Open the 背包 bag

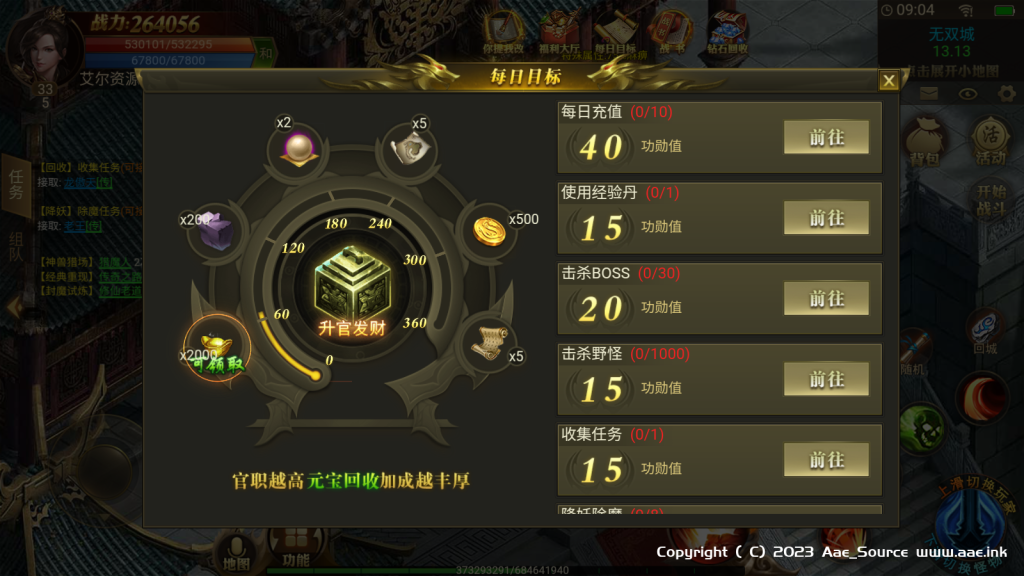tap(925, 143)
